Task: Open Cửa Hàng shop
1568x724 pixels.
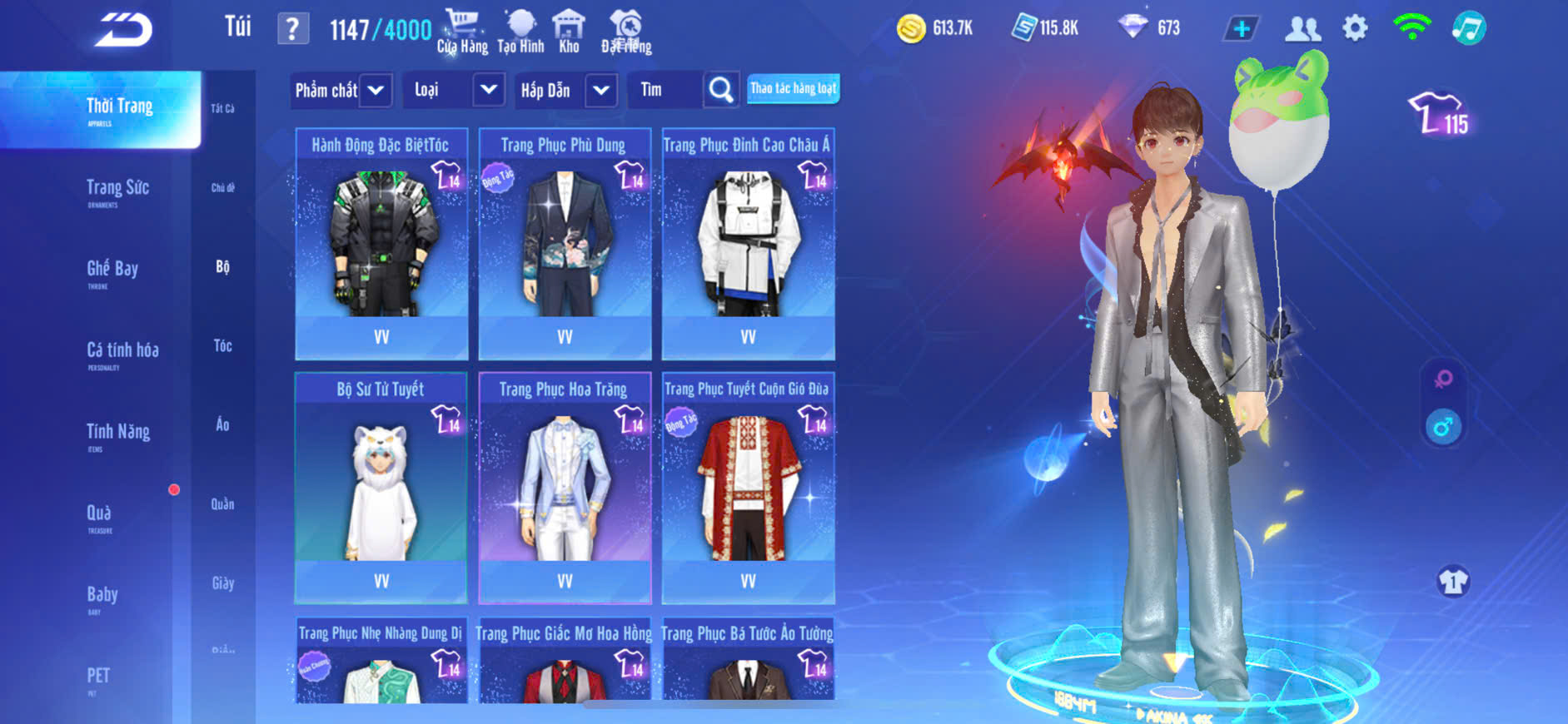Action: point(462,32)
